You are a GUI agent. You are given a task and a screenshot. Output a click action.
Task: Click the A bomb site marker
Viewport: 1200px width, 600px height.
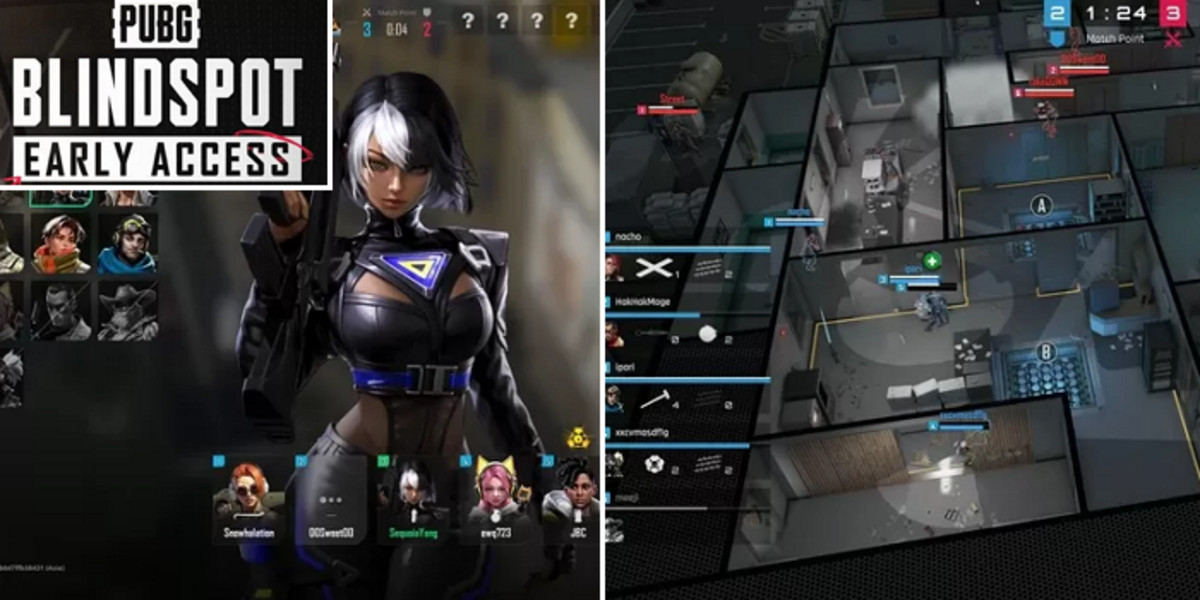(1042, 206)
